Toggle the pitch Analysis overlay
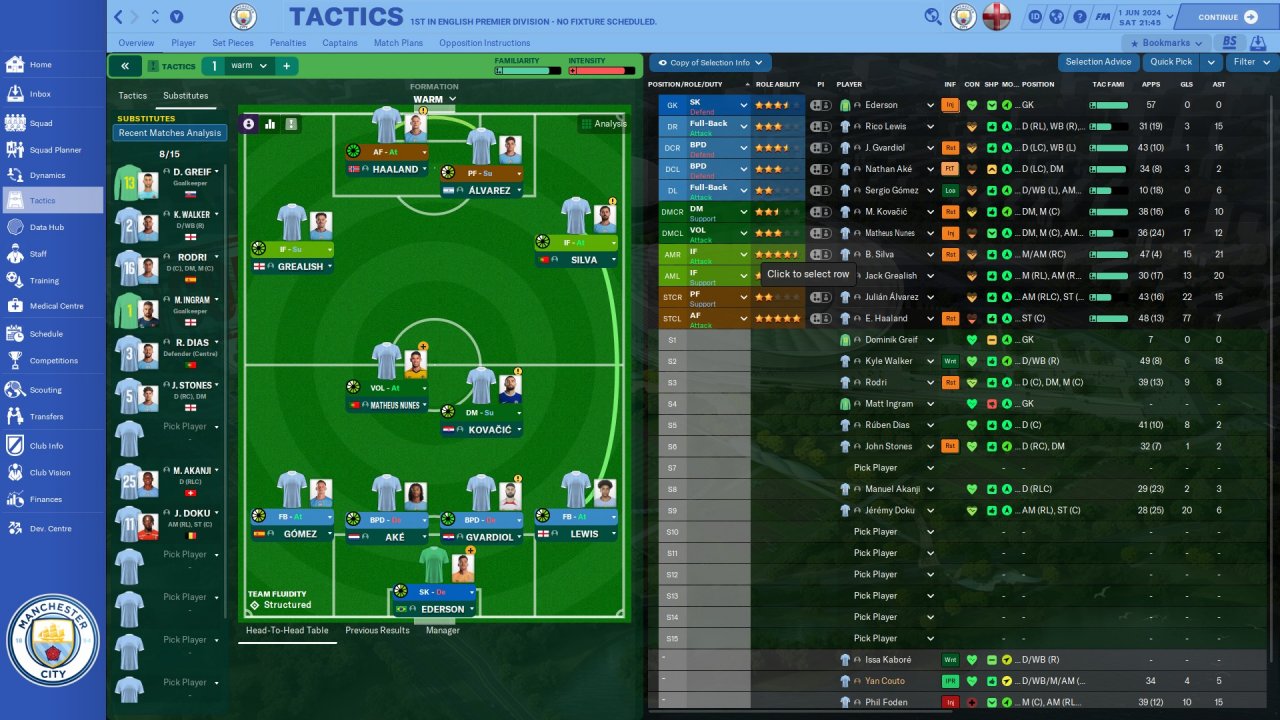The height and width of the screenshot is (720, 1280). point(603,124)
